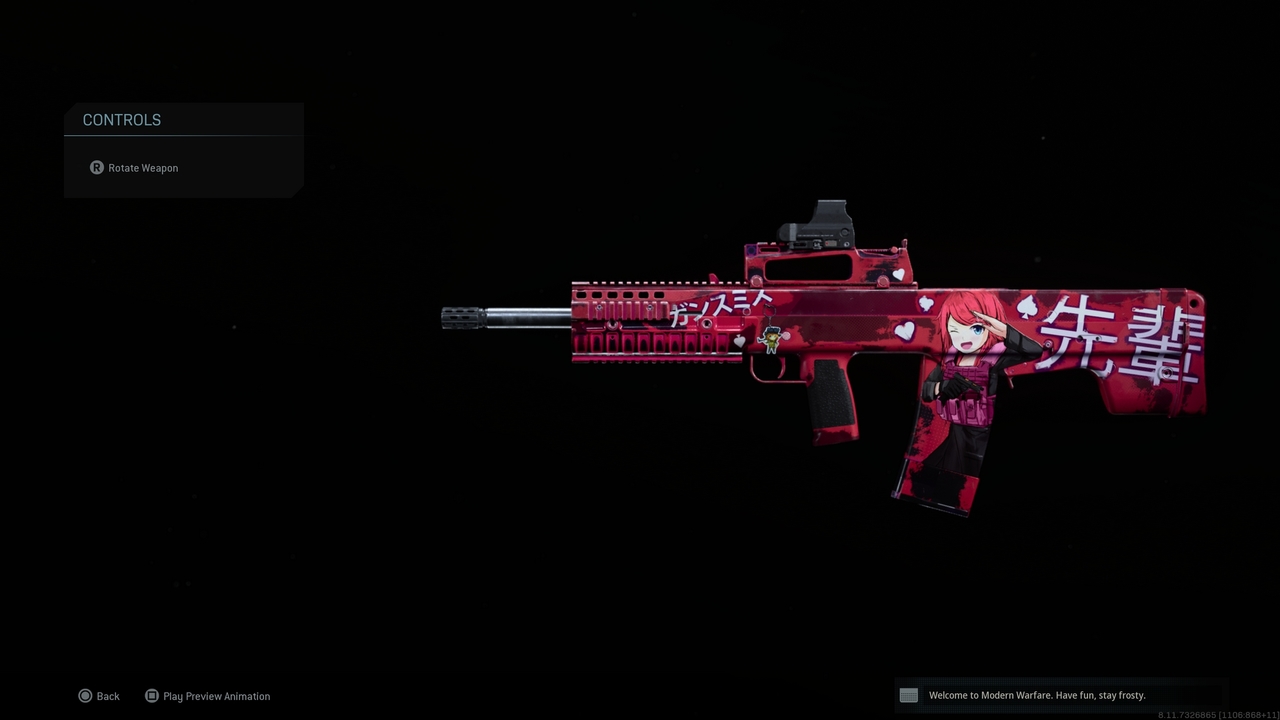Click the keyboard icon on the welcome notification
Image resolution: width=1280 pixels, height=720 pixels.
coord(908,695)
